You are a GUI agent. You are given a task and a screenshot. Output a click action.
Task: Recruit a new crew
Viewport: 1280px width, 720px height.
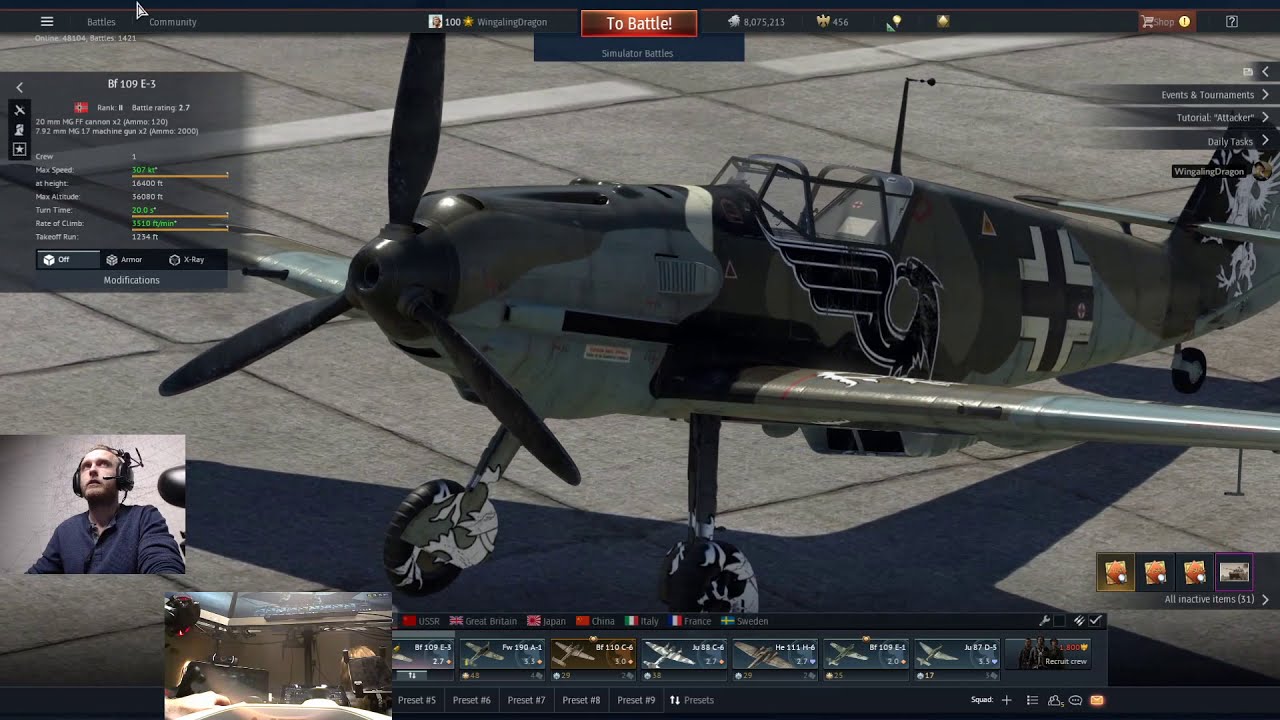[x=1048, y=655]
